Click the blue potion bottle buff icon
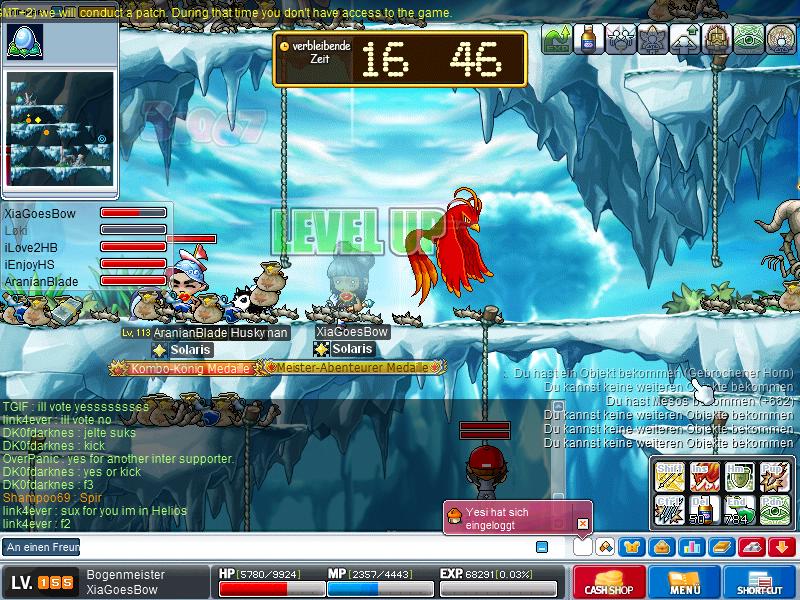Screen dimensions: 800x600 [x=589, y=39]
